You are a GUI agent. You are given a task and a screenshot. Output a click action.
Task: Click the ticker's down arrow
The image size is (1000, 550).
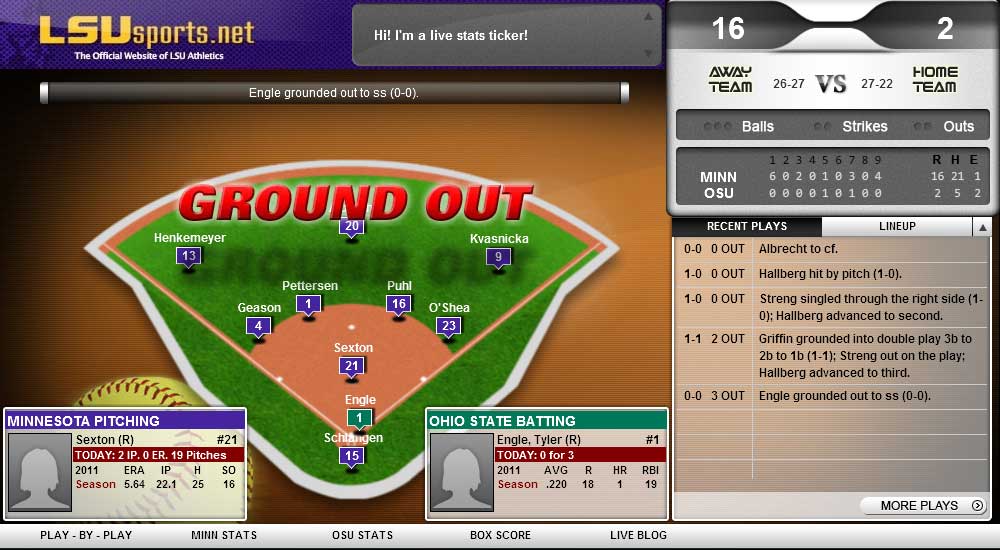648,53
